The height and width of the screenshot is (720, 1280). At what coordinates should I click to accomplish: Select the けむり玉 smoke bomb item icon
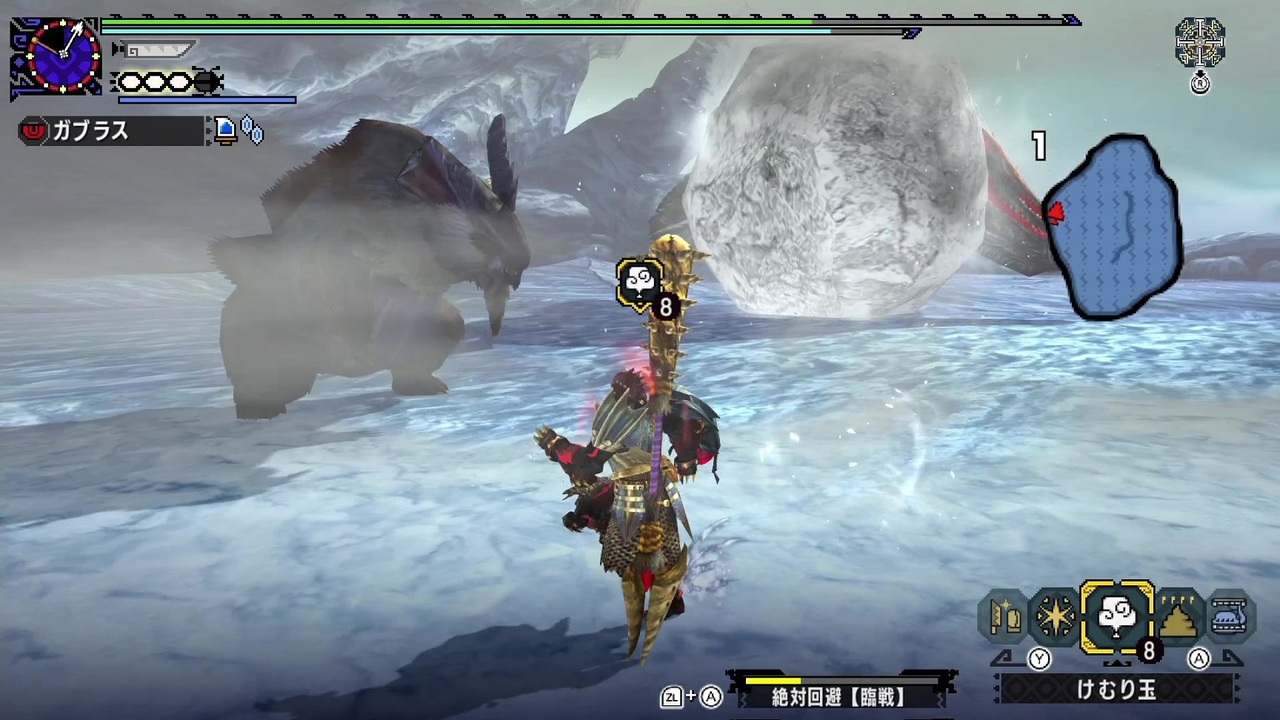click(1117, 615)
